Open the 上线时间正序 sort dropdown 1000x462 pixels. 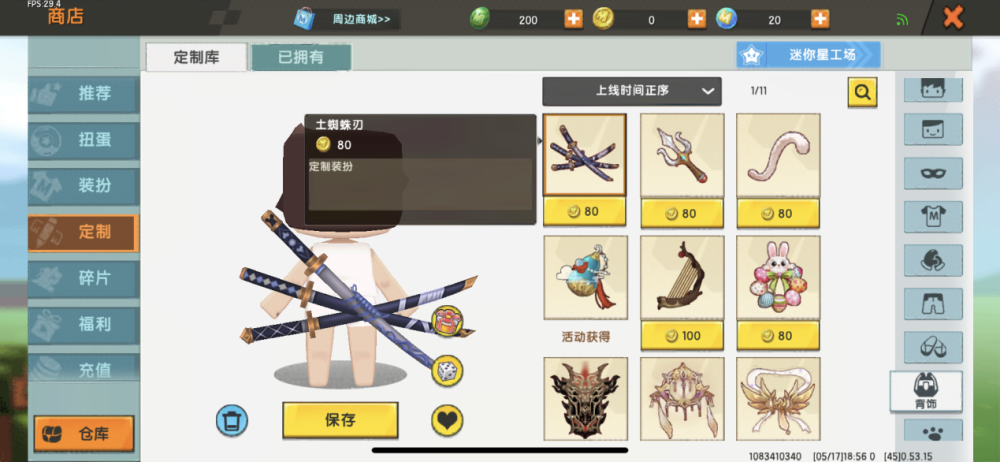tap(631, 91)
